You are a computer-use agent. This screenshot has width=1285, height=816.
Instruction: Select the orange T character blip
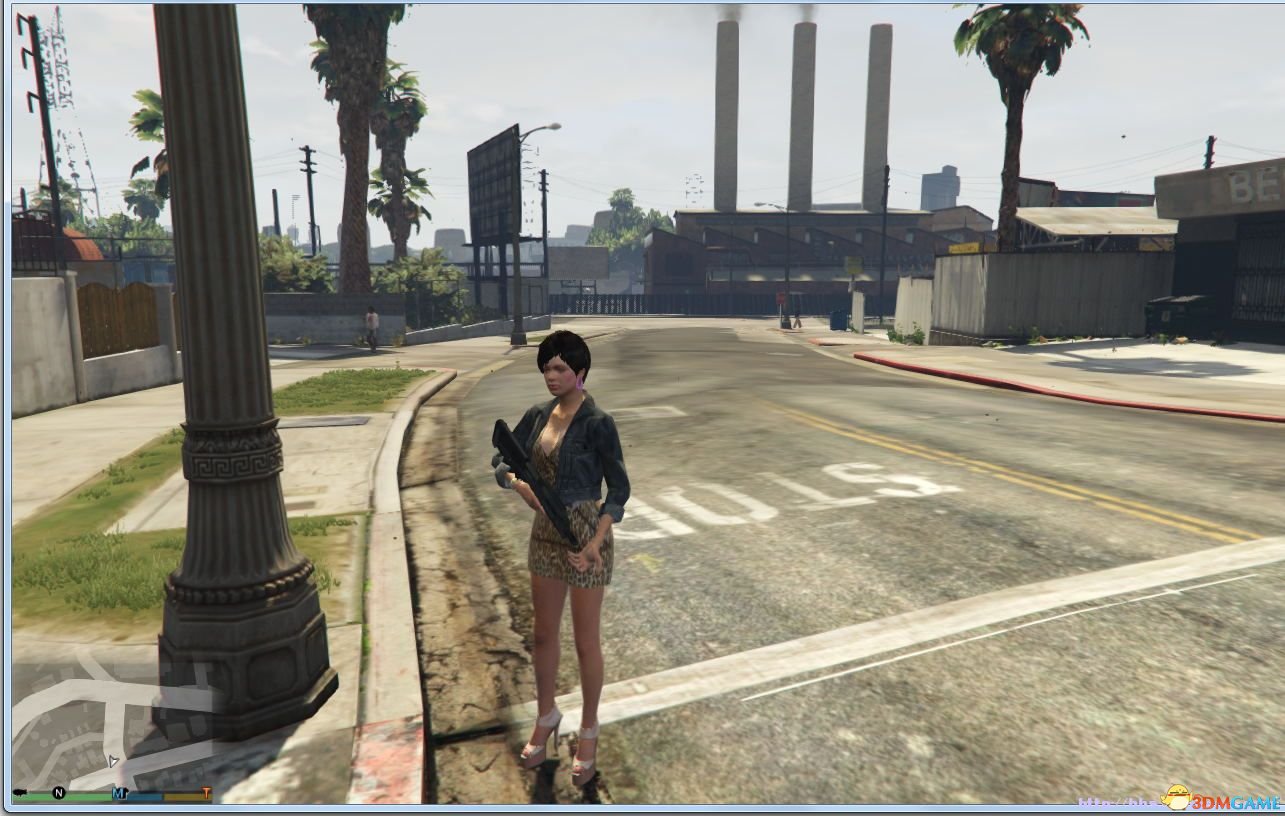[206, 793]
